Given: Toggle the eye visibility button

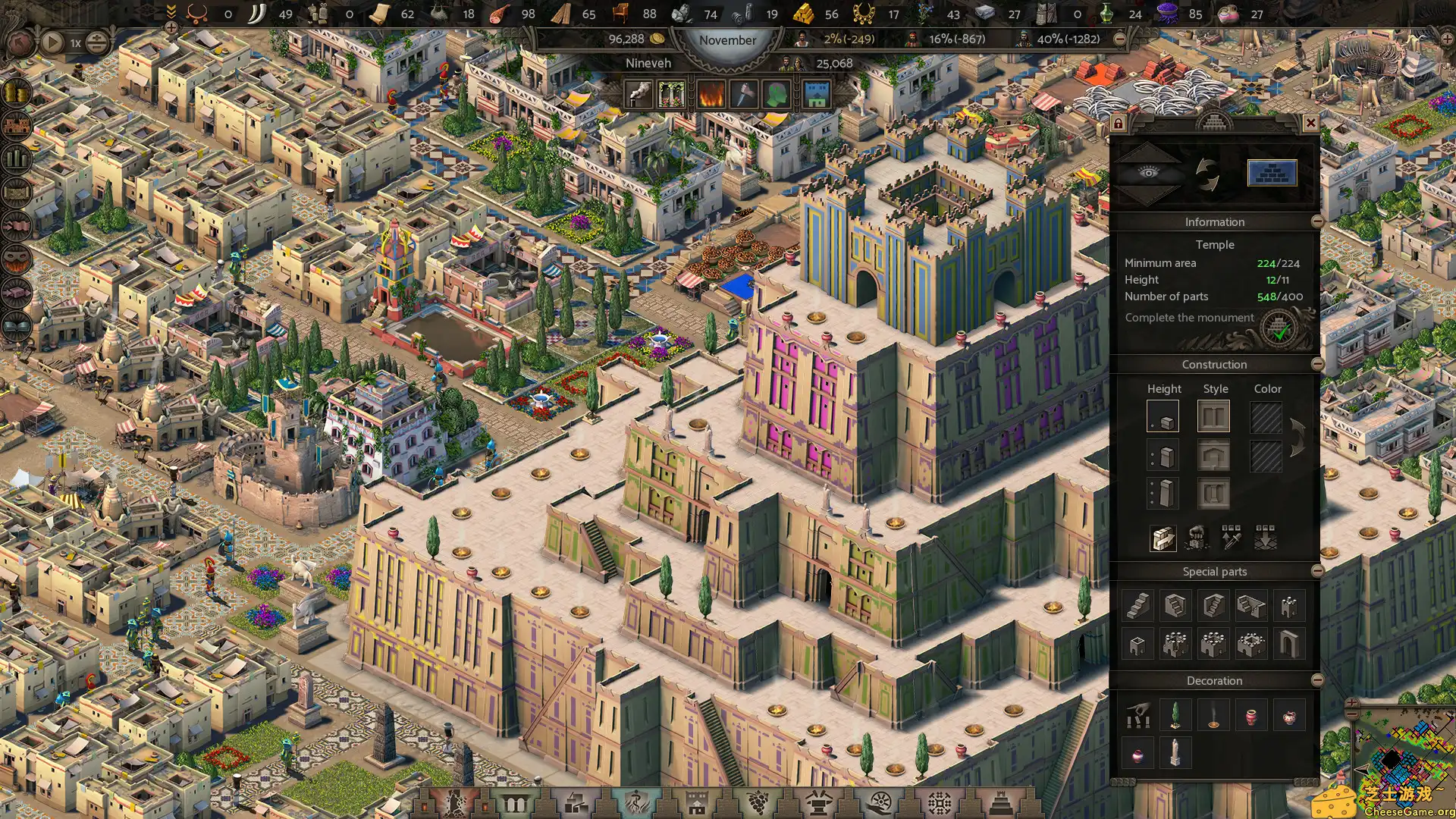Looking at the screenshot, I should coord(1149,174).
